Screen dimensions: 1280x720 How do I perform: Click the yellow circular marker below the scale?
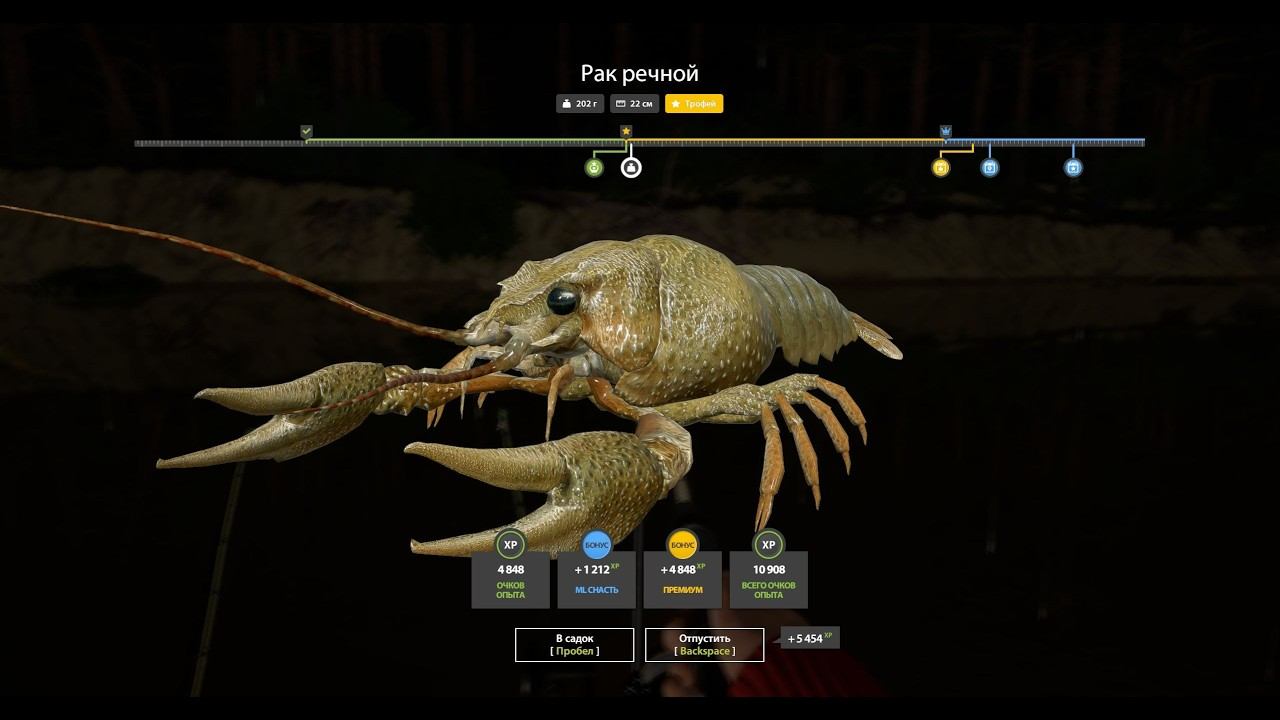940,167
